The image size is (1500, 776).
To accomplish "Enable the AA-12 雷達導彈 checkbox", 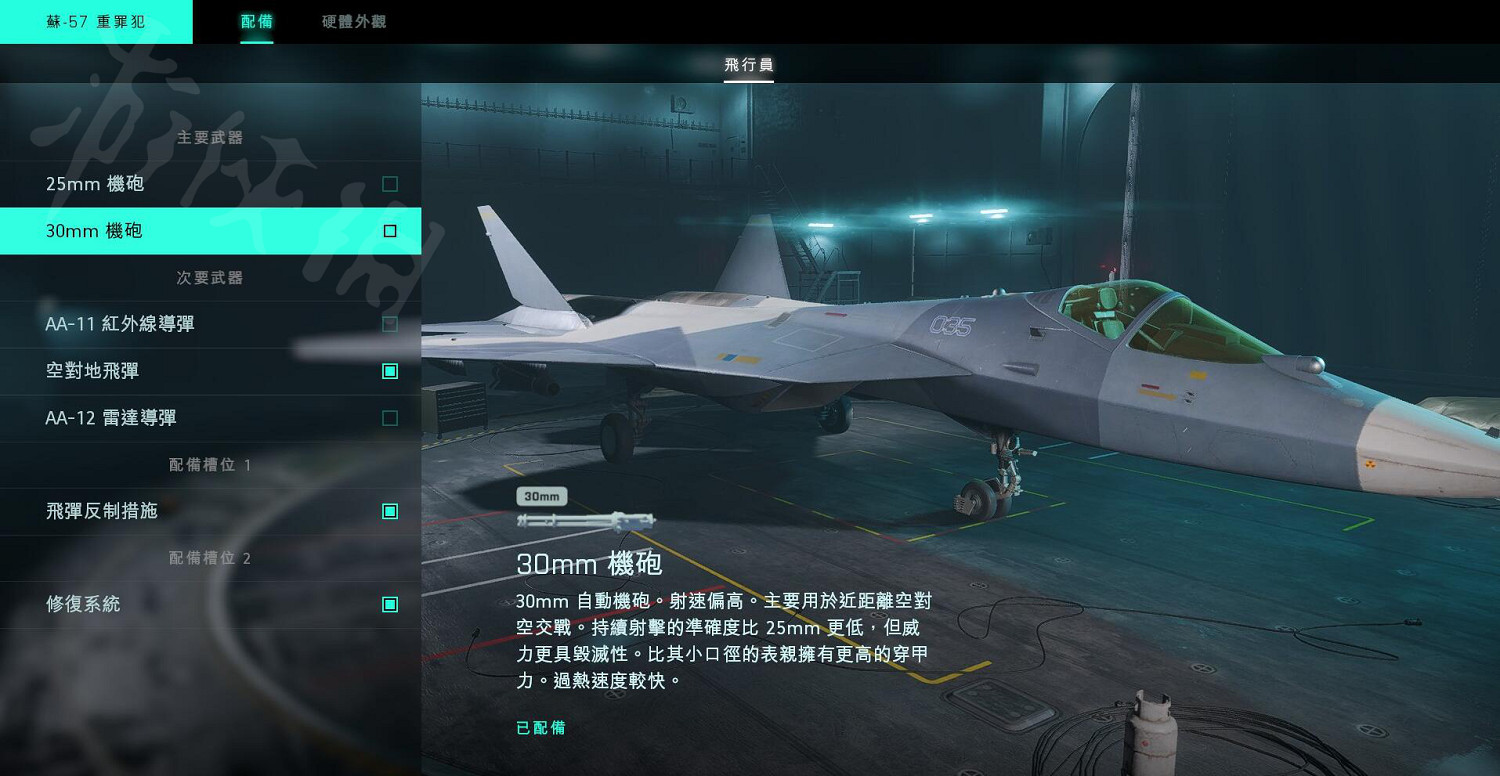I will pos(389,417).
